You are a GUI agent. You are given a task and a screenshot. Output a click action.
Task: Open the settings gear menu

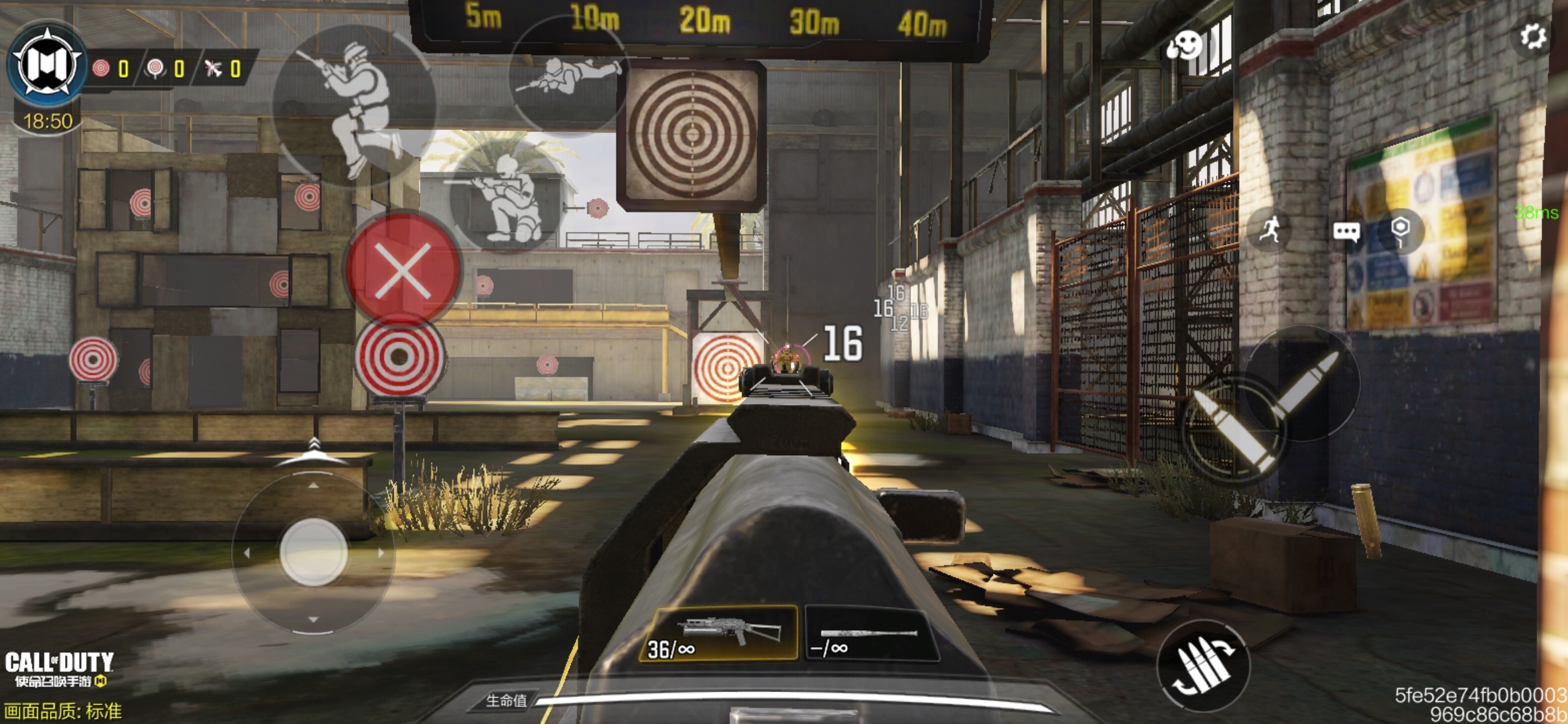[x=1532, y=36]
